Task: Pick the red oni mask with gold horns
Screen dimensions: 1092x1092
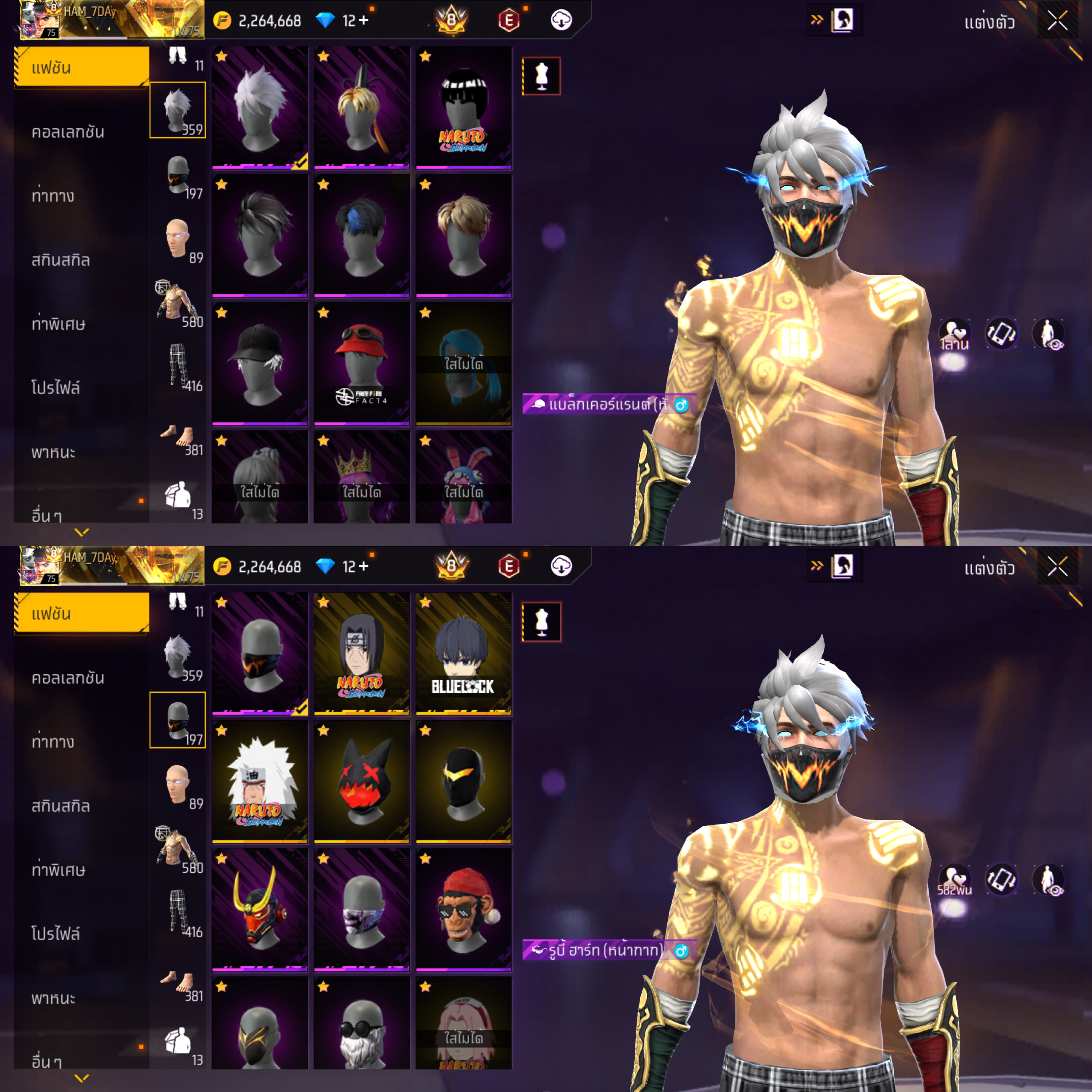Action: click(259, 909)
